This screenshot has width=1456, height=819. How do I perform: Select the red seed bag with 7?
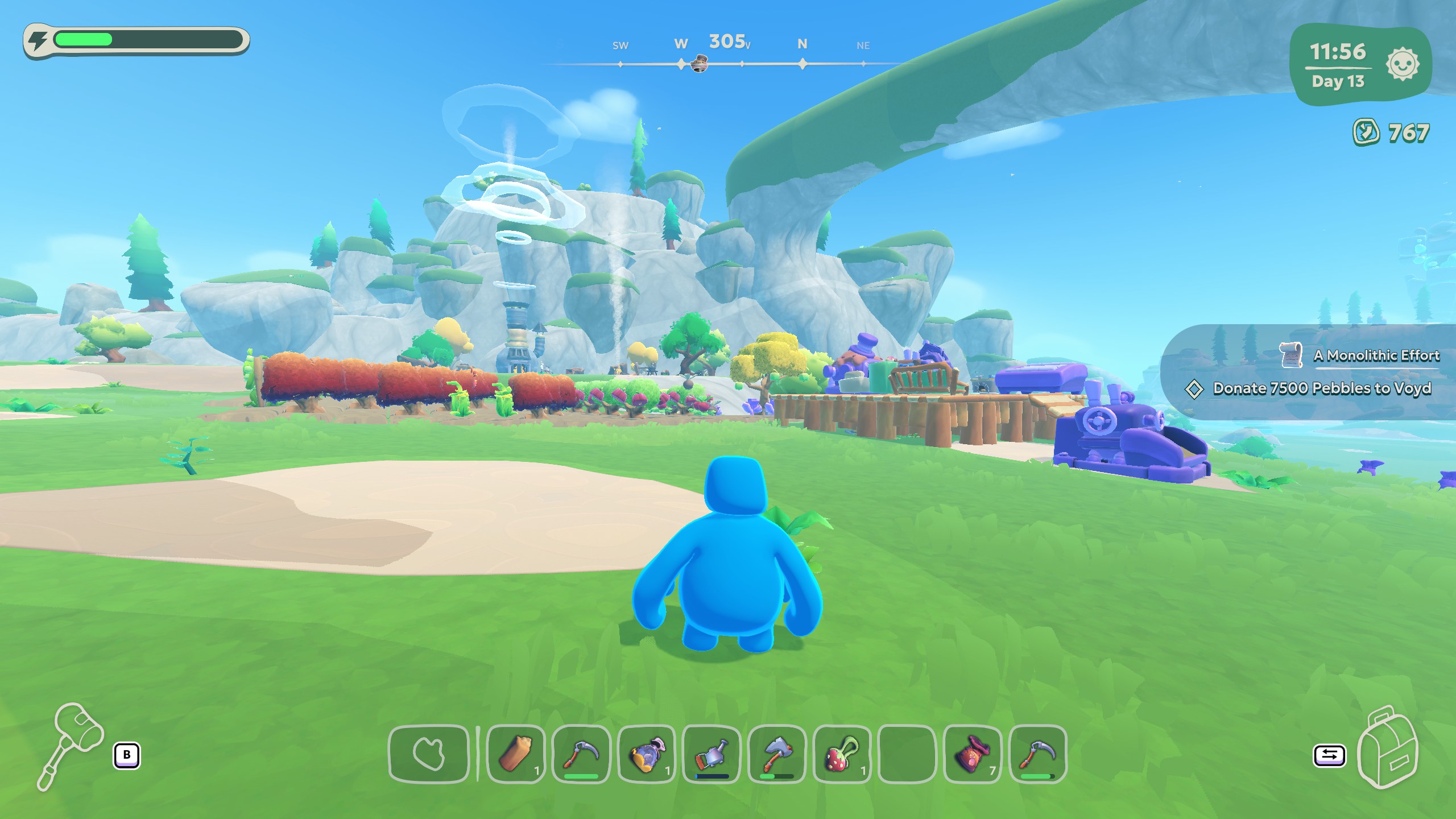(x=972, y=754)
